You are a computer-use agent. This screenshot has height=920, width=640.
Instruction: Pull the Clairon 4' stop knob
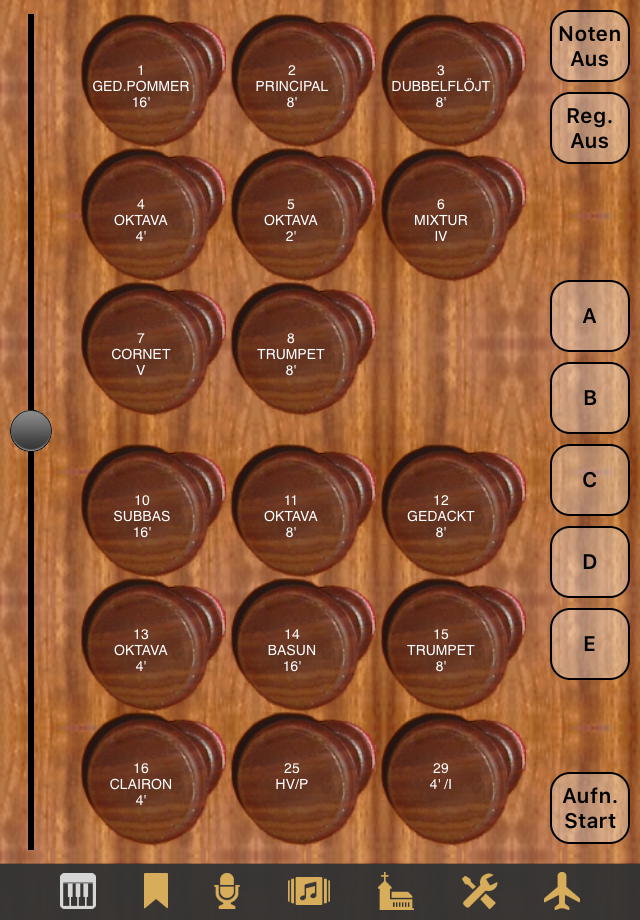coord(141,784)
